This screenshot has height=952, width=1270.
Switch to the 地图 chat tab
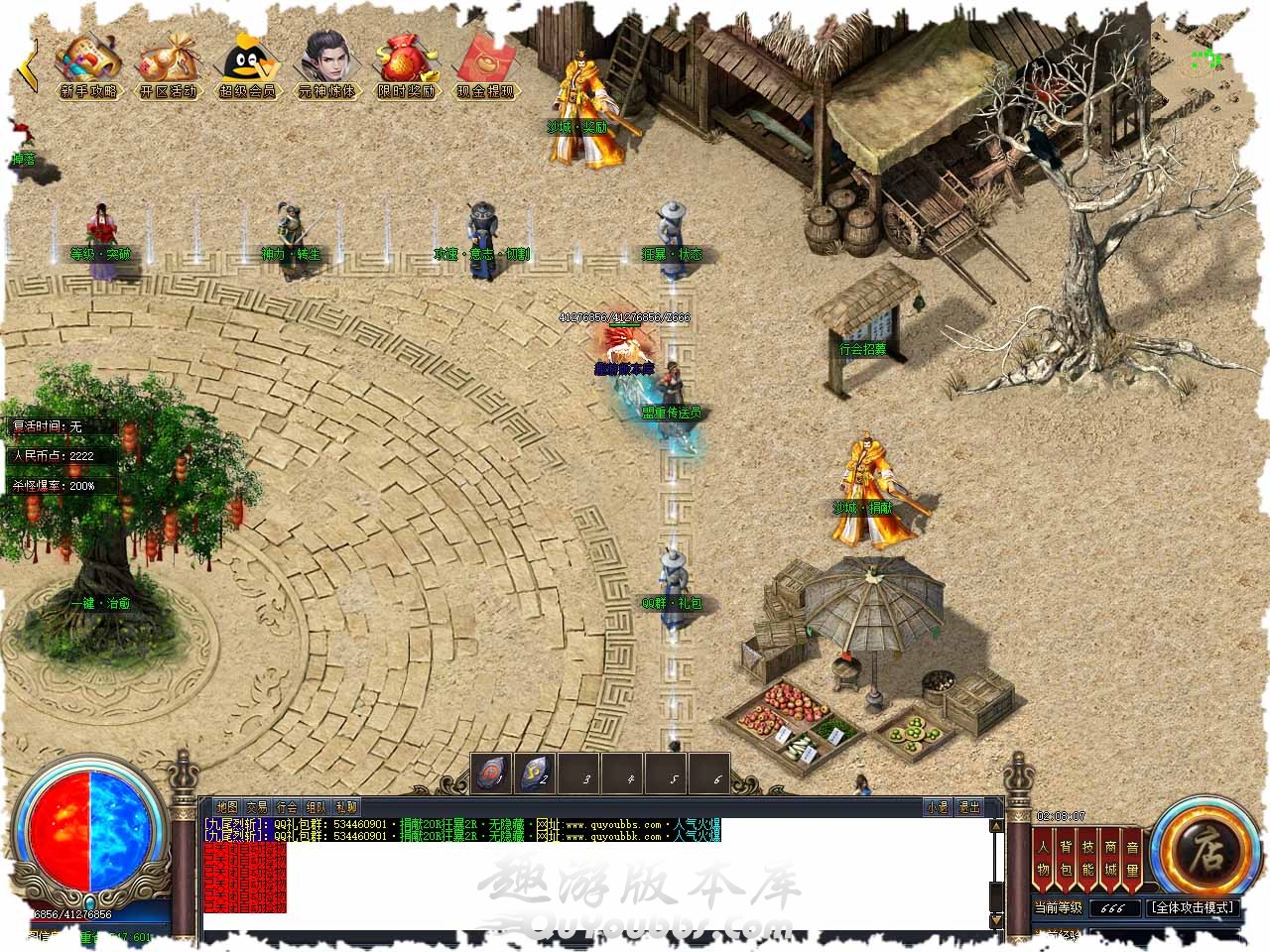click(227, 807)
